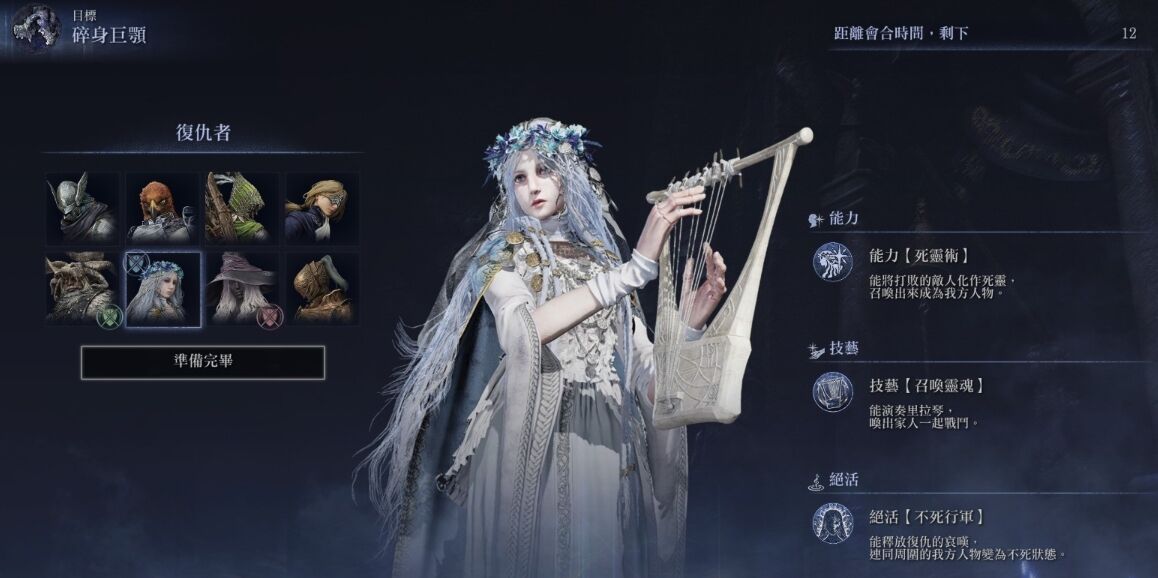Open the 碎身巨顎 target boss icon

36,27
